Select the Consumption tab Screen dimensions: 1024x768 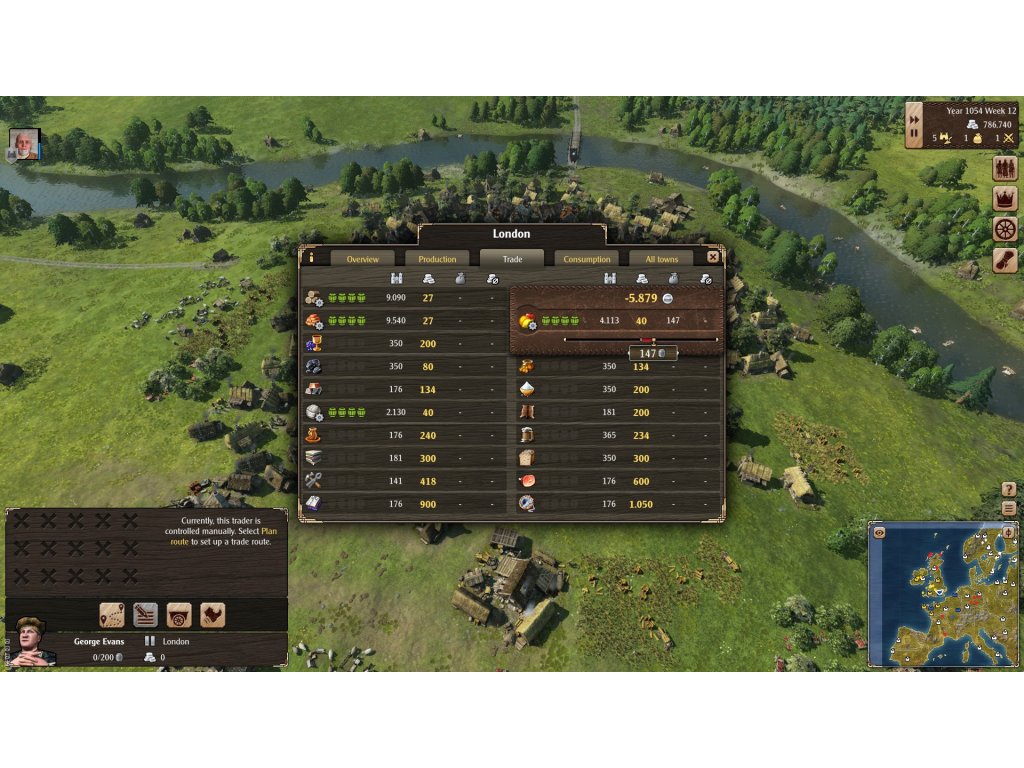click(x=587, y=259)
